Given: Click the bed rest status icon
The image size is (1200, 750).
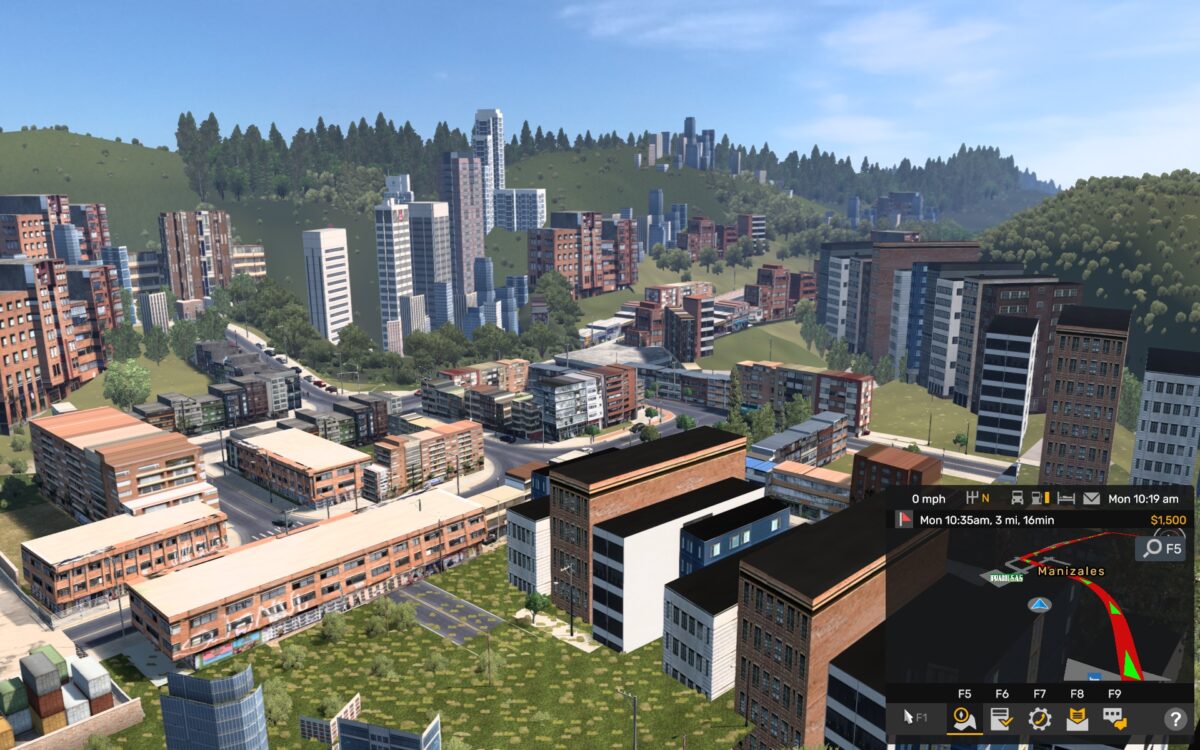Looking at the screenshot, I should (x=1066, y=498).
